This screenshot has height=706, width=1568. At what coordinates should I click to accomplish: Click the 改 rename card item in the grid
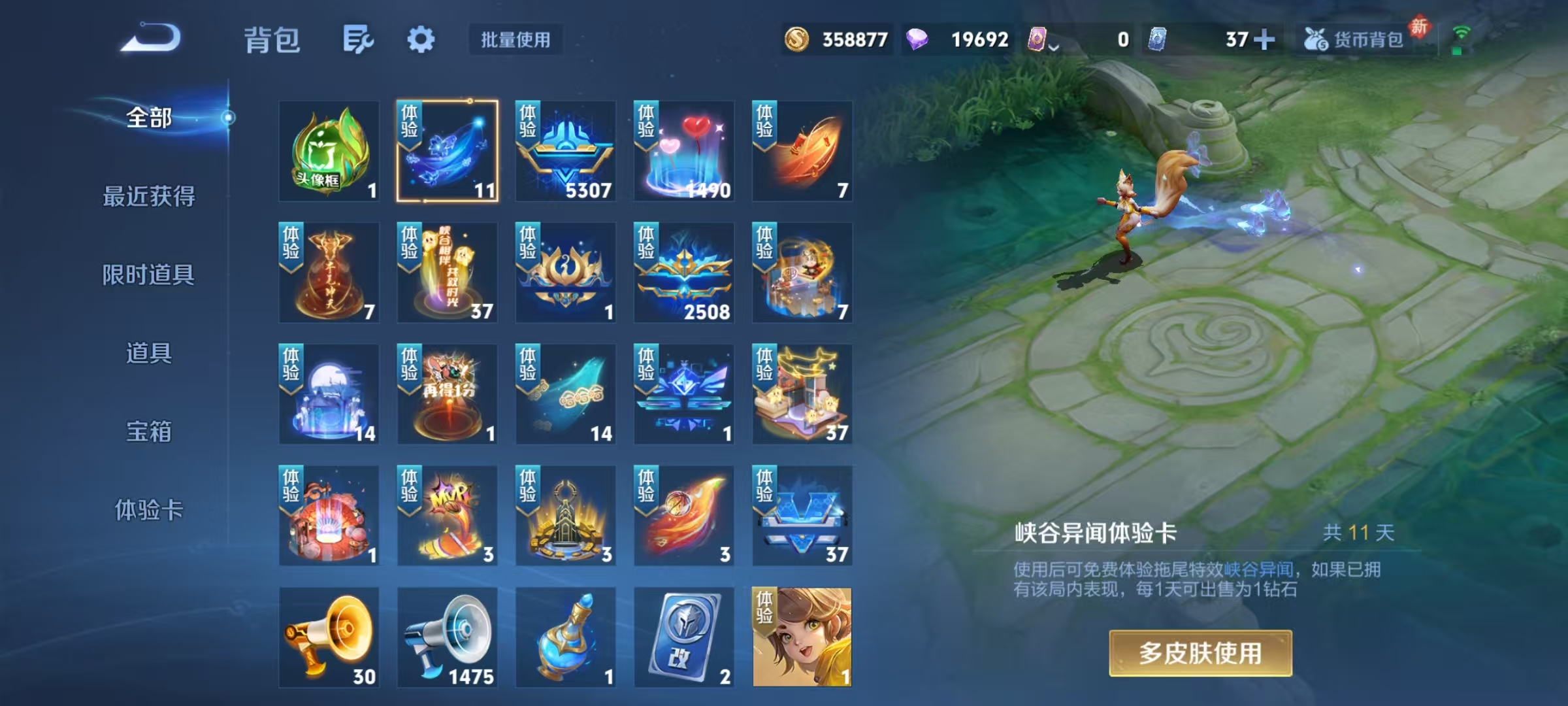[x=684, y=637]
